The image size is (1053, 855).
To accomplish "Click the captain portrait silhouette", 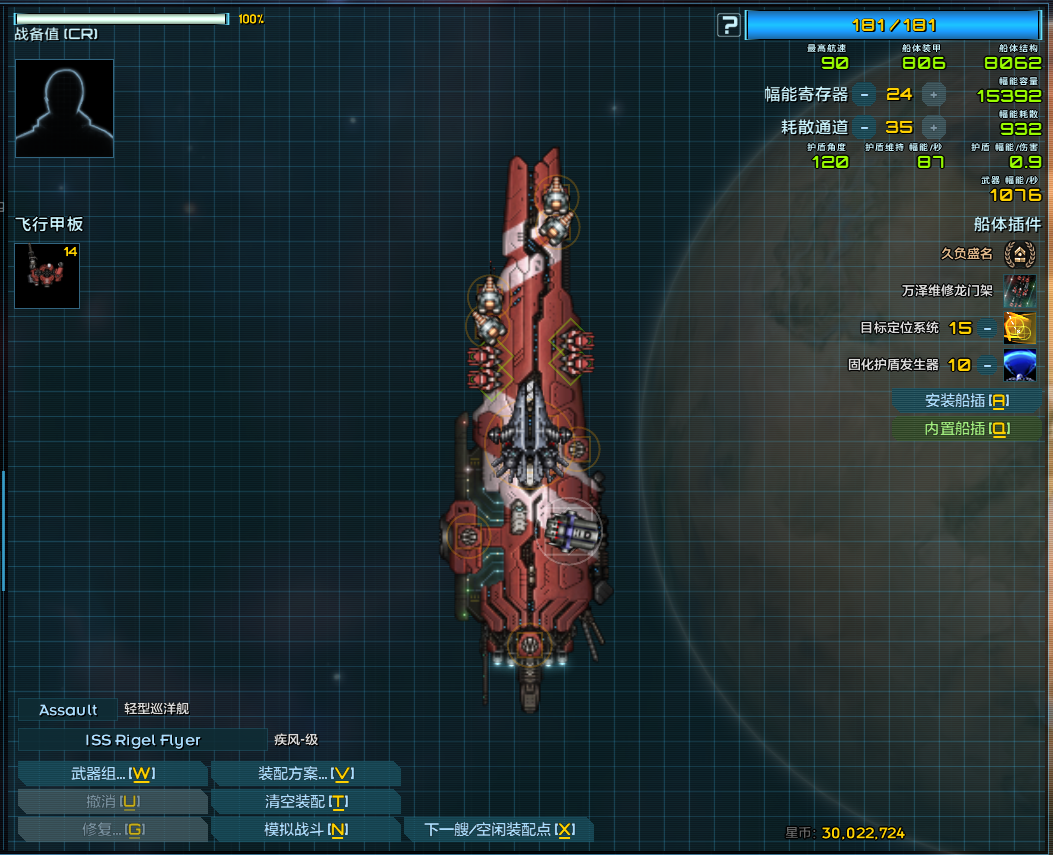I will point(65,108).
